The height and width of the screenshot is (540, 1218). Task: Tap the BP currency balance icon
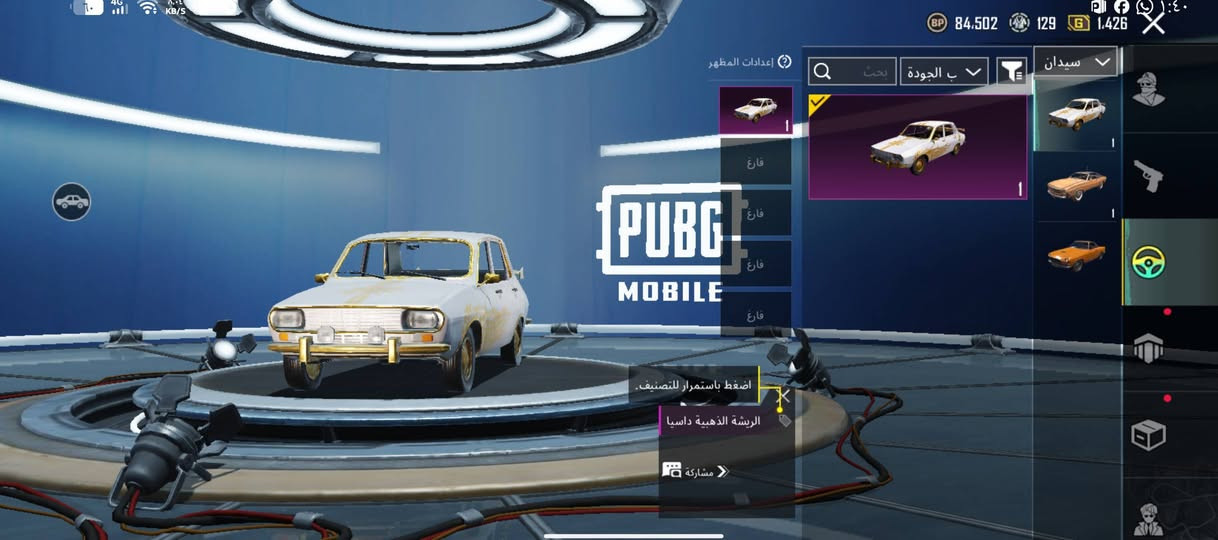937,22
